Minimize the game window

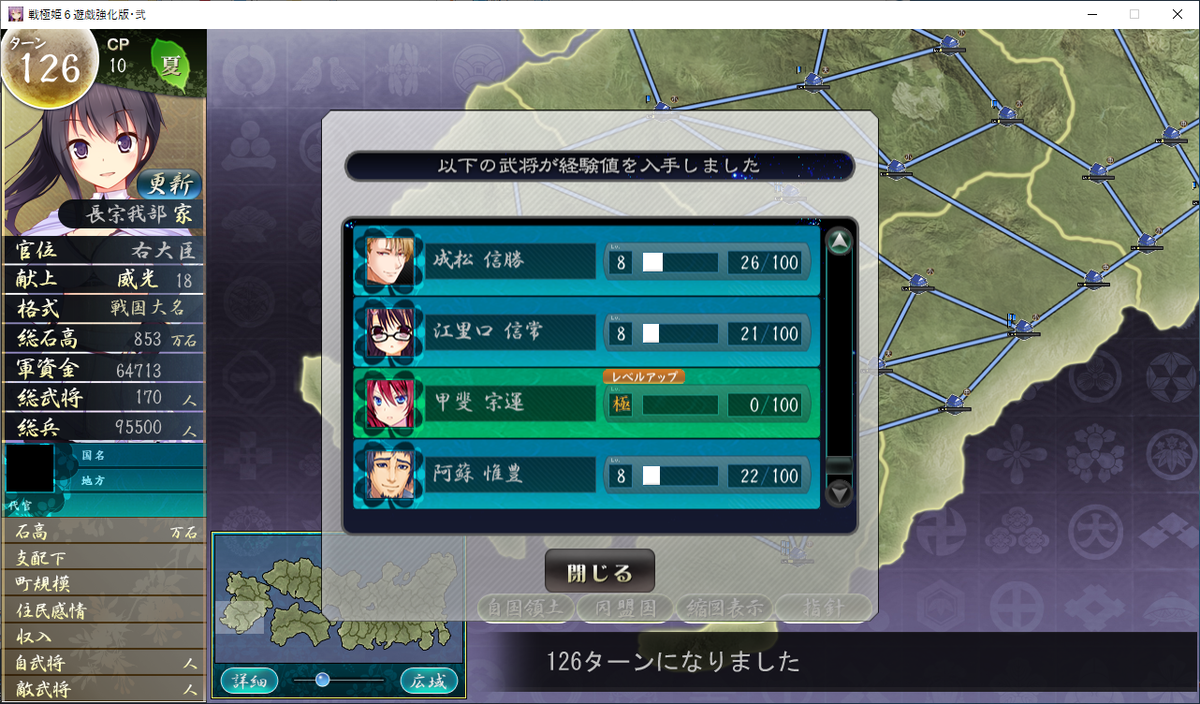pos(1086,14)
